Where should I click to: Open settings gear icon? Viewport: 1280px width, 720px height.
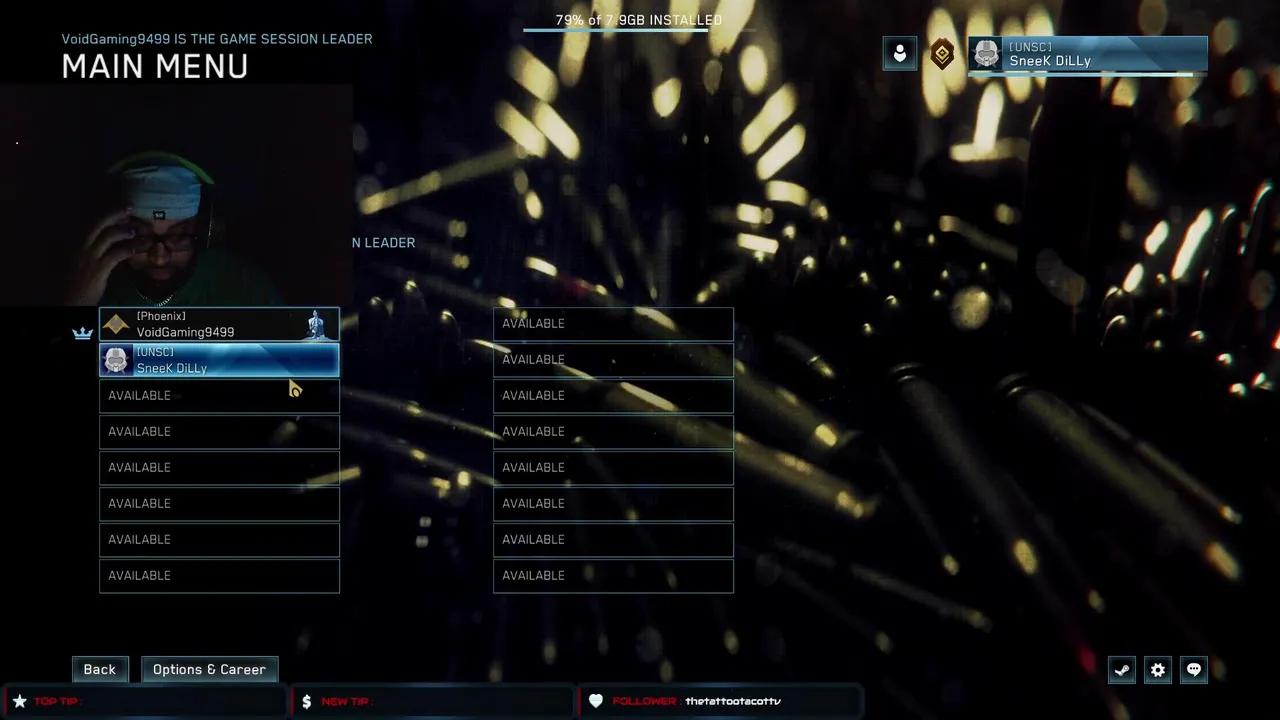pyautogui.click(x=1158, y=670)
